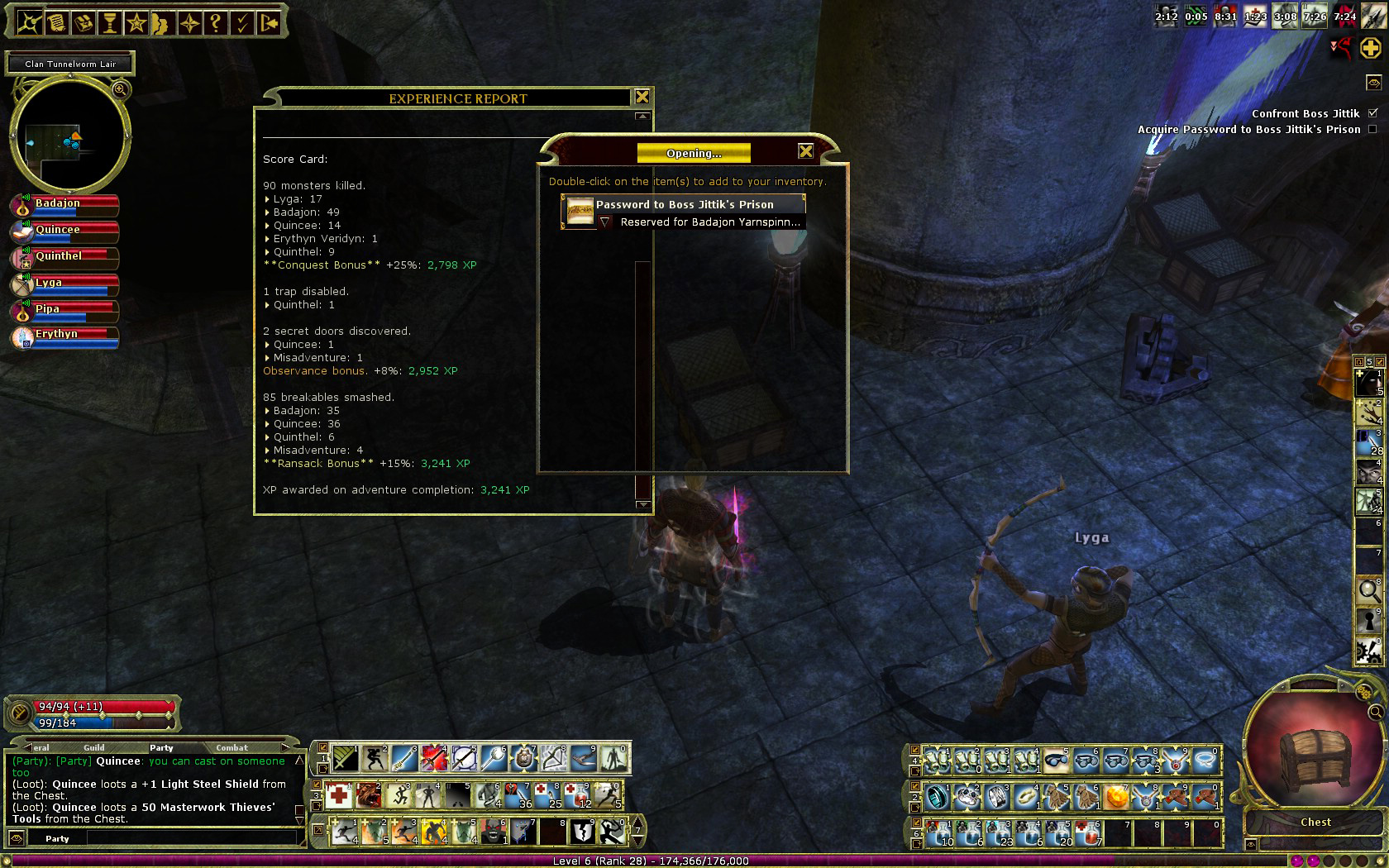Switch chat to the Guild tab
Image resolution: width=1389 pixels, height=868 pixels.
pos(94,747)
